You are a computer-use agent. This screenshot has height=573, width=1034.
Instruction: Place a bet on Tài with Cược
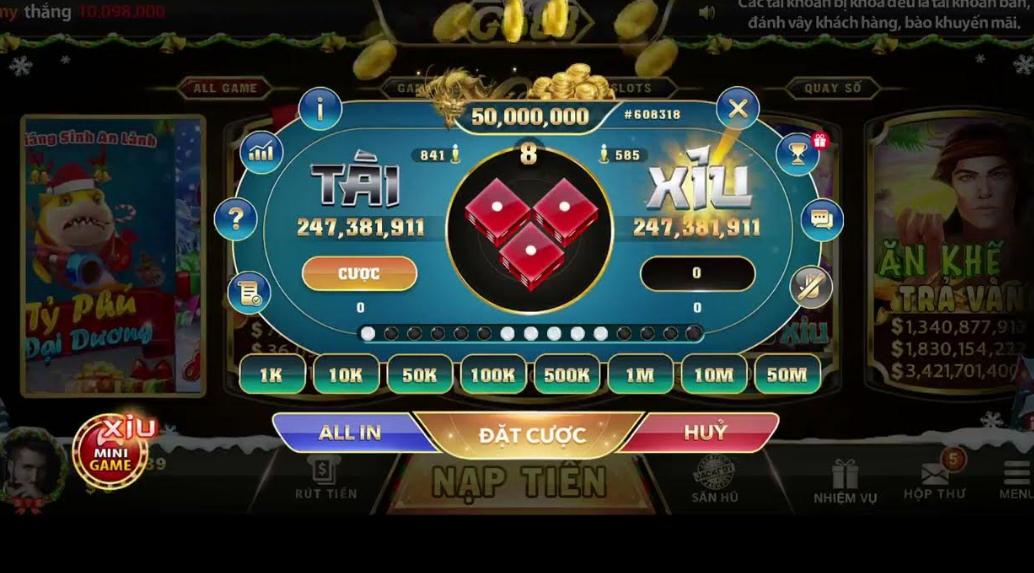(359, 273)
